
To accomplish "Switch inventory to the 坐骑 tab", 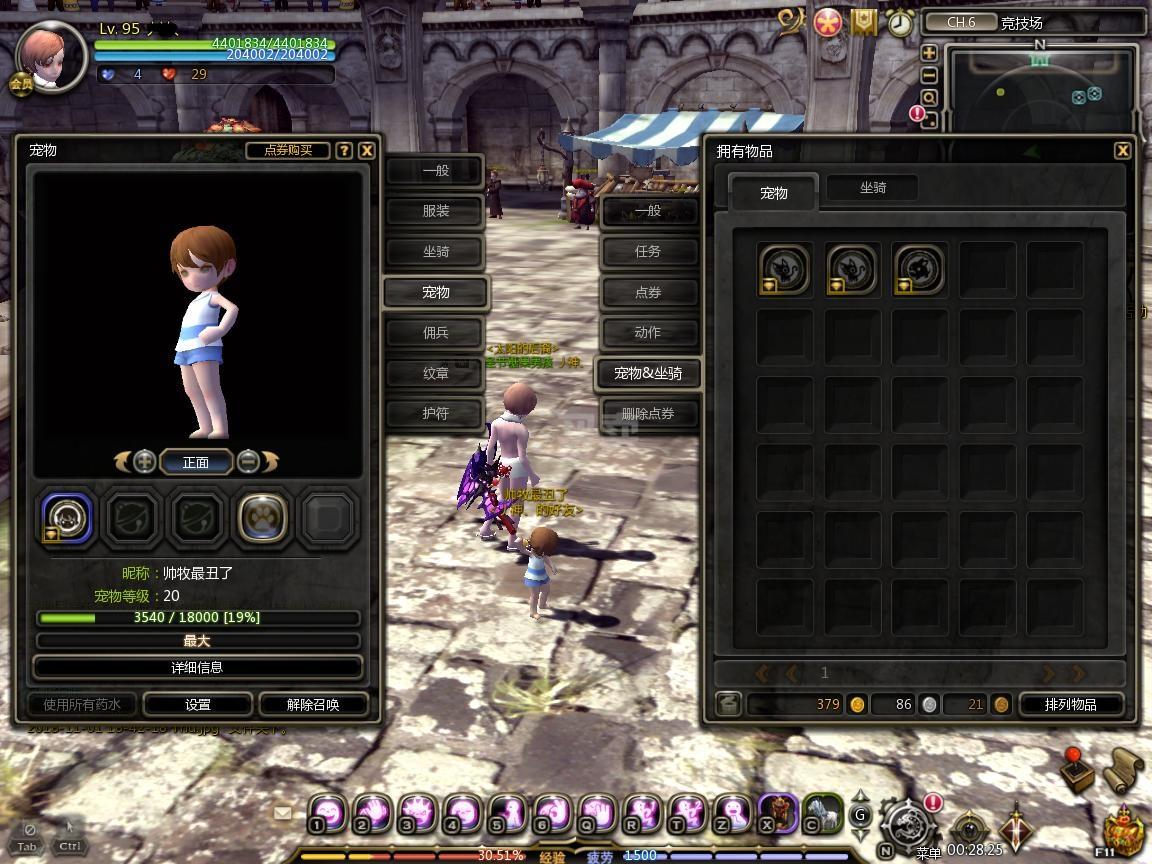I will tap(873, 188).
